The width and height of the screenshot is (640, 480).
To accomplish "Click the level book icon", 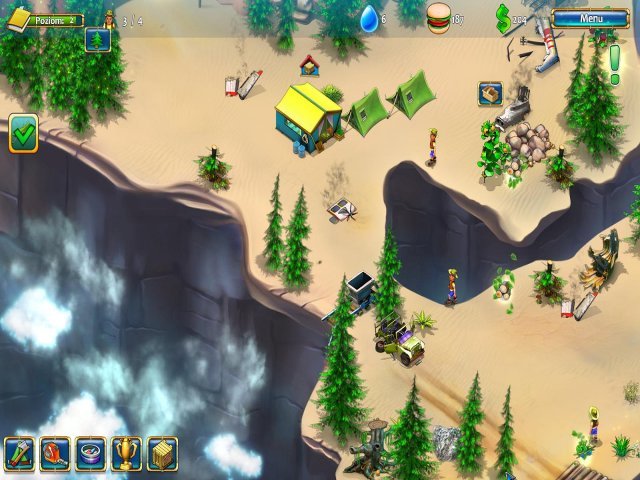I will pyautogui.click(x=19, y=20).
